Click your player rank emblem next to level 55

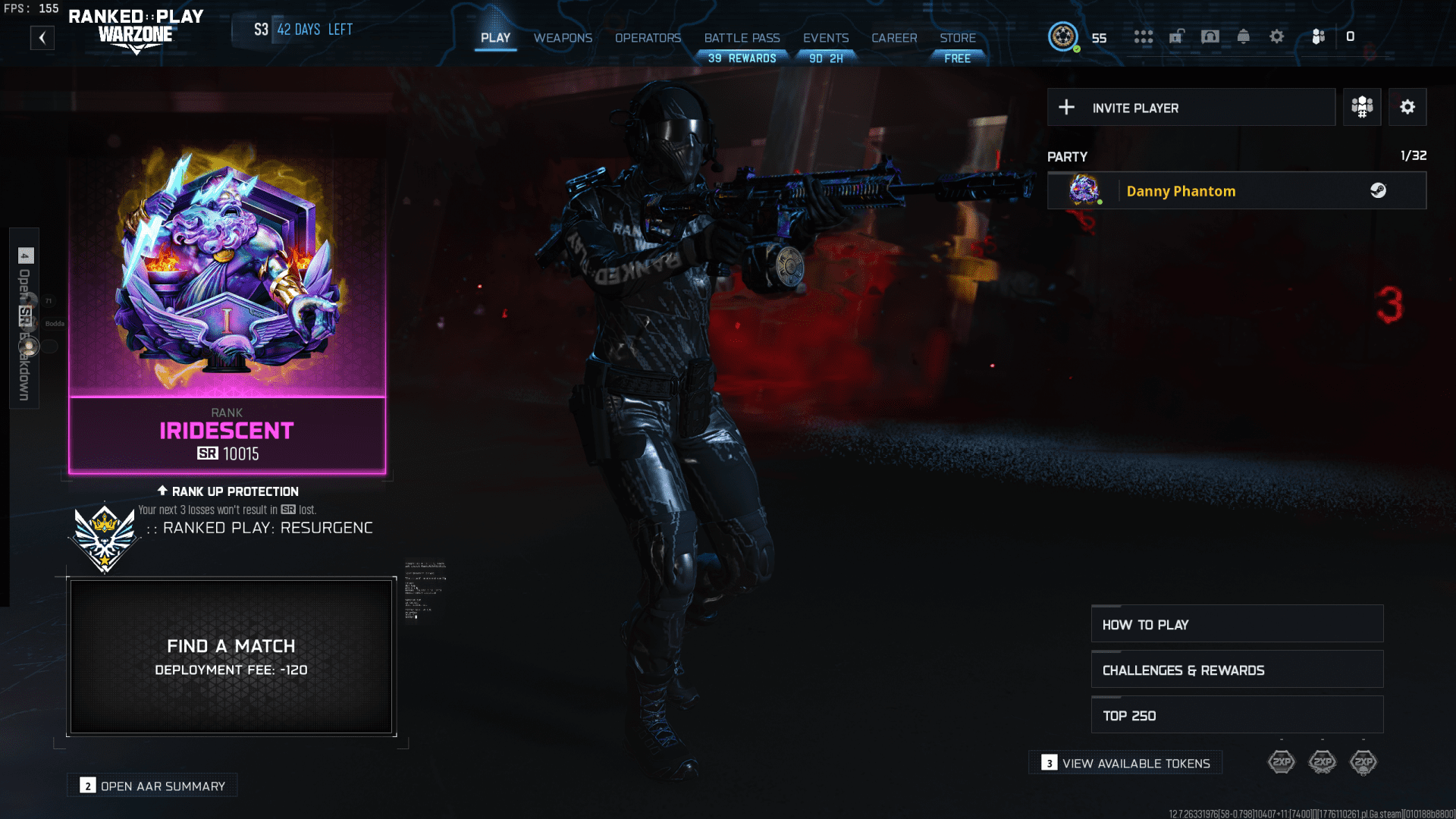1063,36
